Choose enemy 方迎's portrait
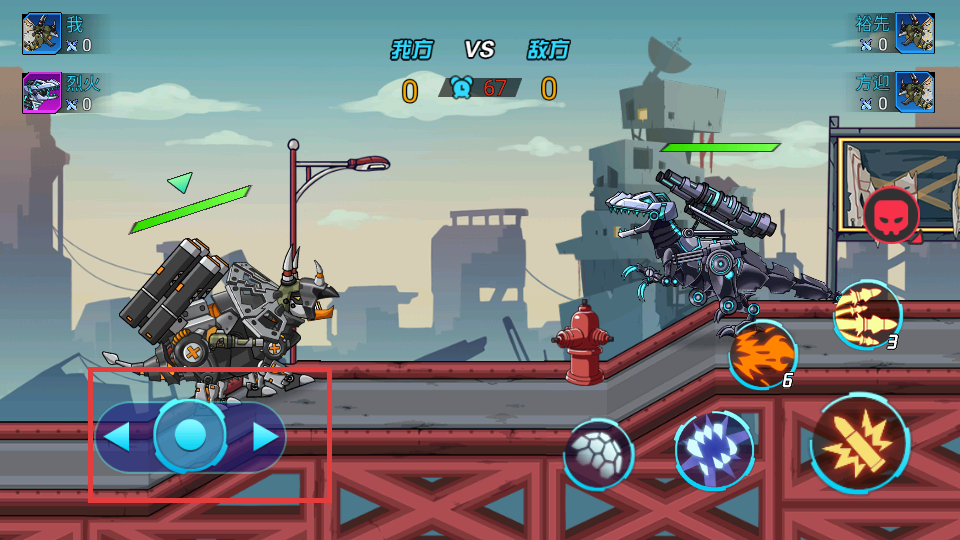 [x=915, y=92]
